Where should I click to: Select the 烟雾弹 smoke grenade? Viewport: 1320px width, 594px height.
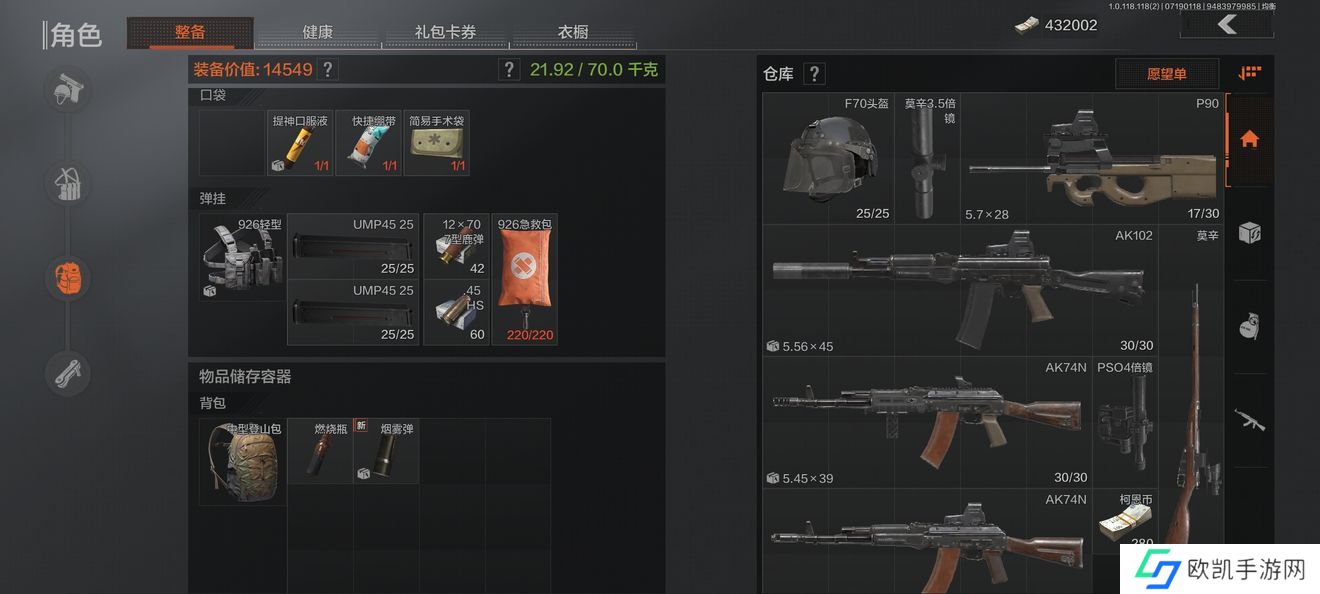[386, 451]
